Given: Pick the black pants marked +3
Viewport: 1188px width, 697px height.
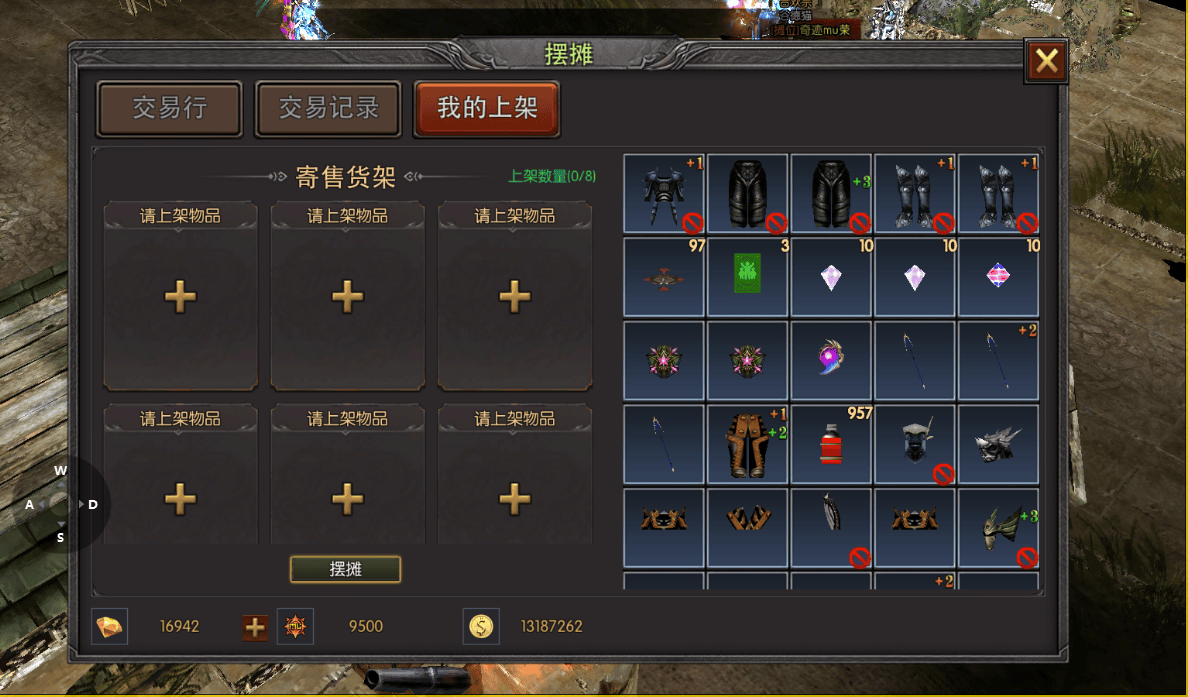Looking at the screenshot, I should (831, 192).
